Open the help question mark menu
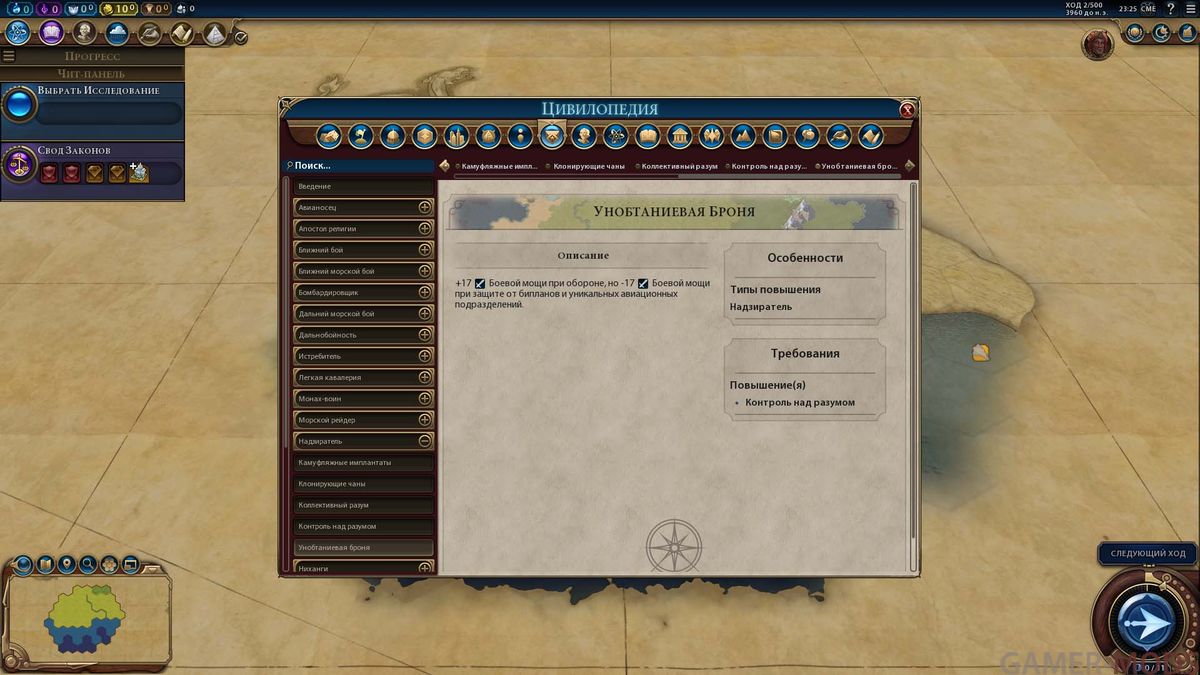 (1171, 9)
